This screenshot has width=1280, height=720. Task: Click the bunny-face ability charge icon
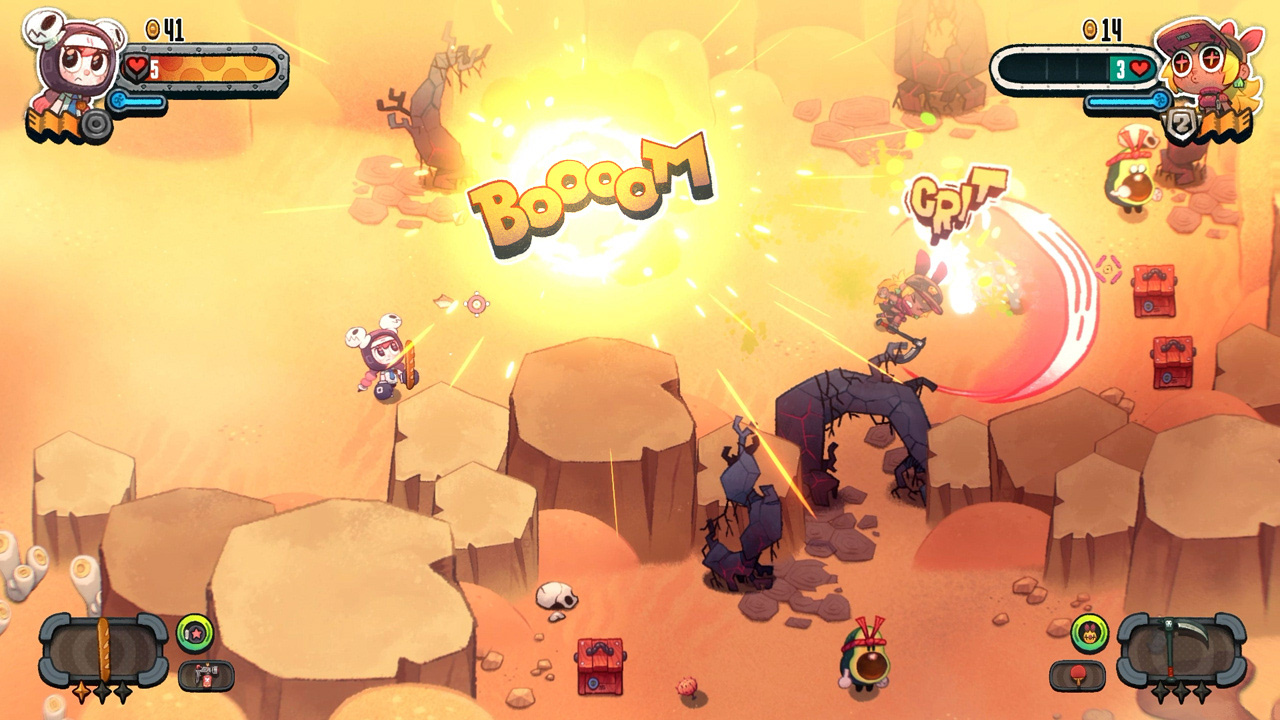point(1089,632)
